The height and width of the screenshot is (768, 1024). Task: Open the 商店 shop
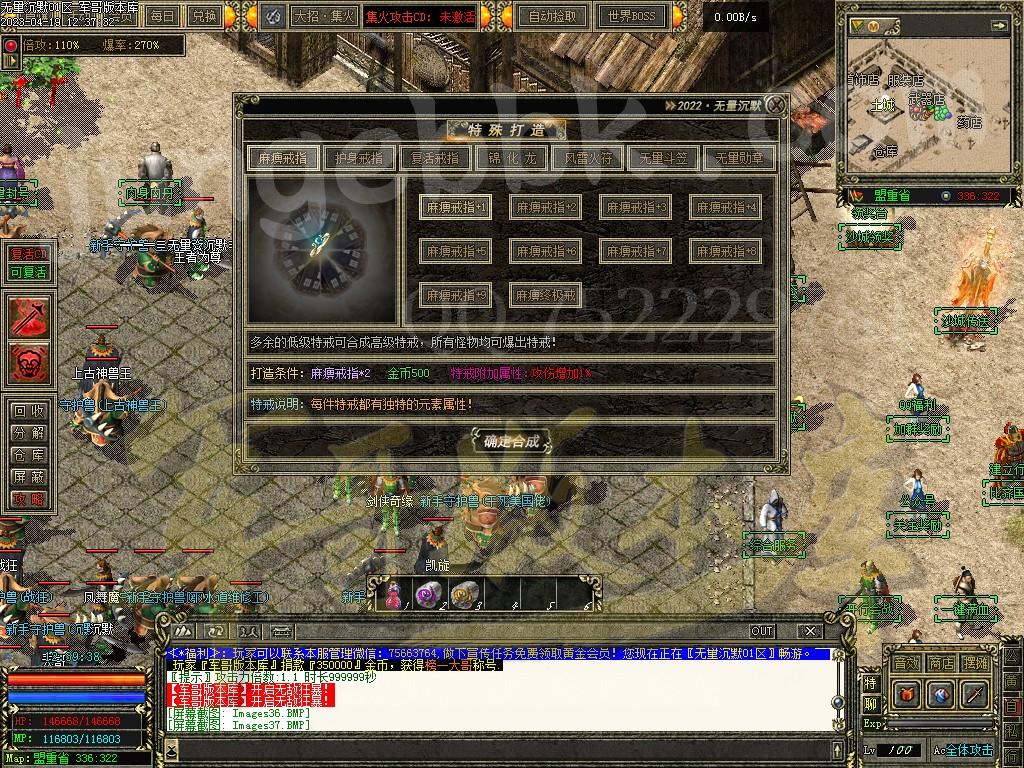coord(940,663)
